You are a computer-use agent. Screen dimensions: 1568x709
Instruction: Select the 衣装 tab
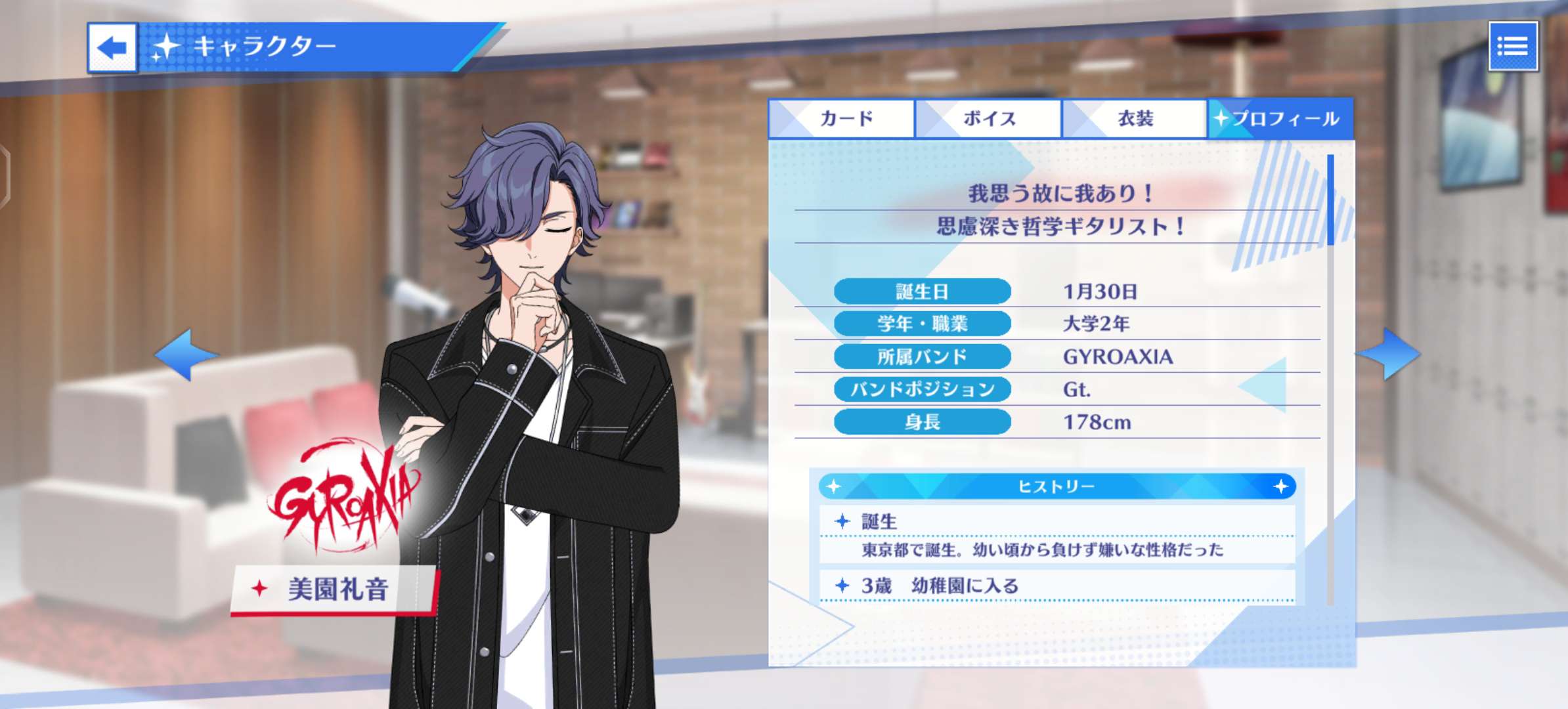pyautogui.click(x=1135, y=119)
